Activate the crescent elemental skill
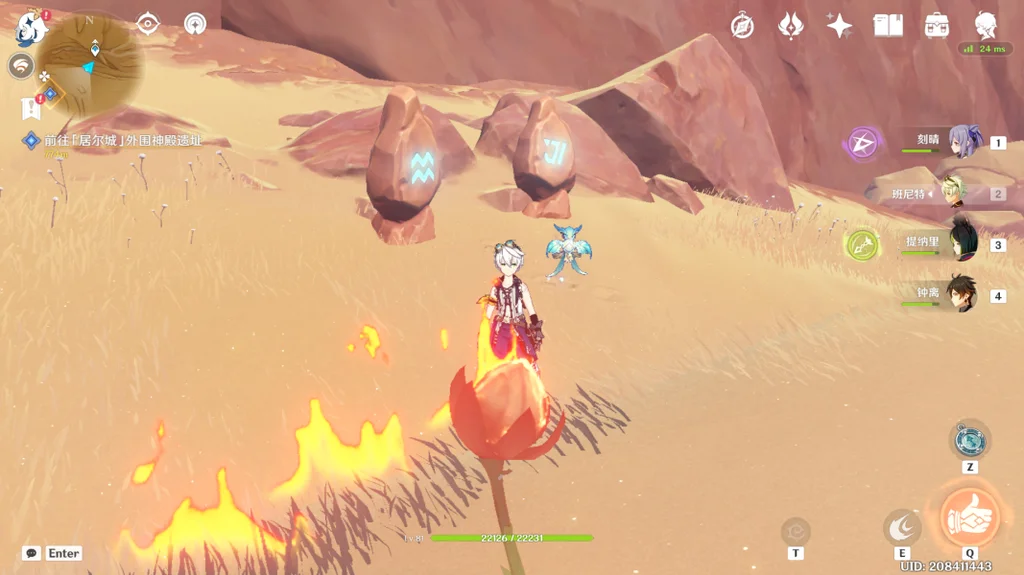 point(902,527)
